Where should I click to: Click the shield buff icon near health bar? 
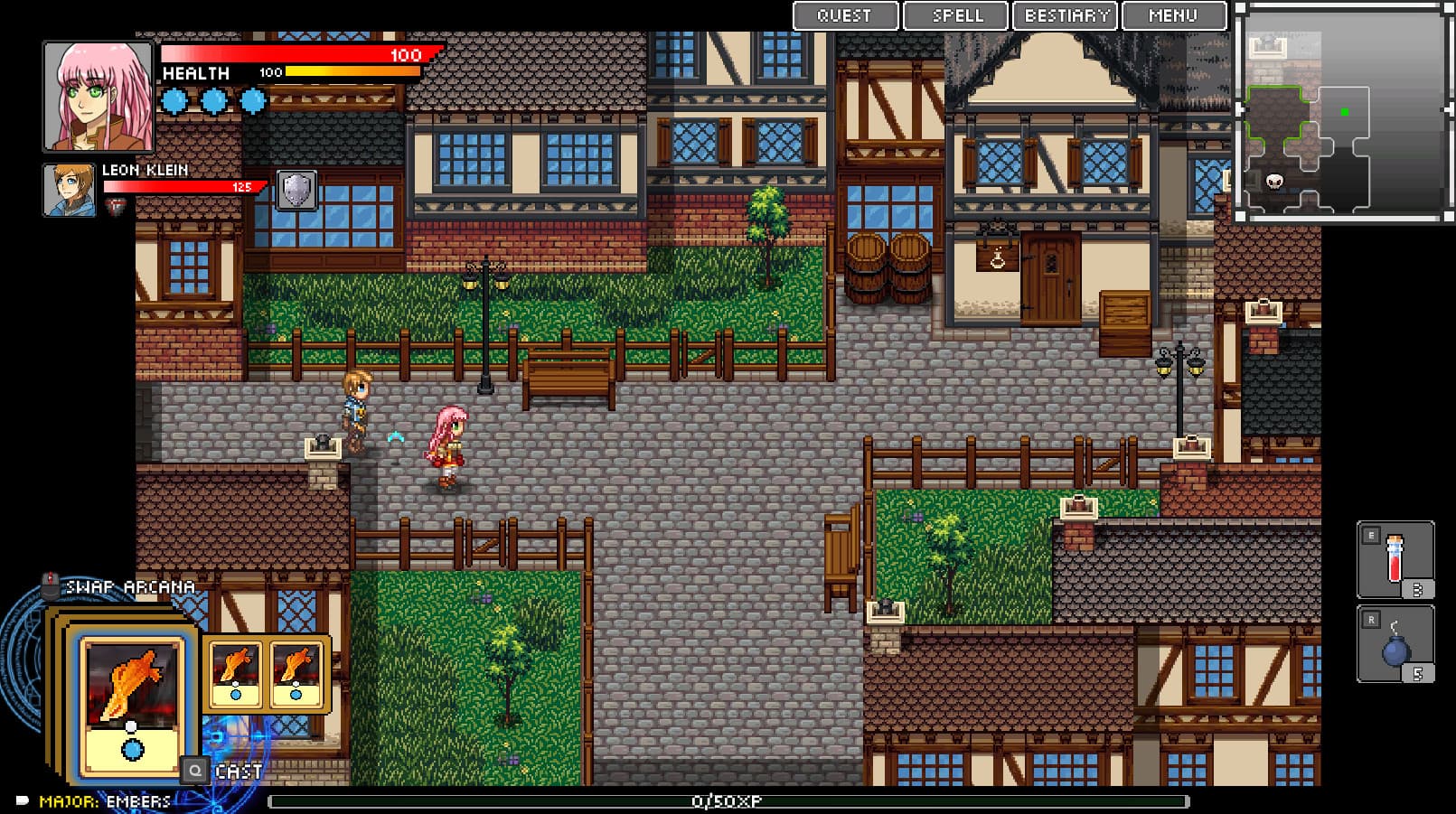click(x=296, y=192)
